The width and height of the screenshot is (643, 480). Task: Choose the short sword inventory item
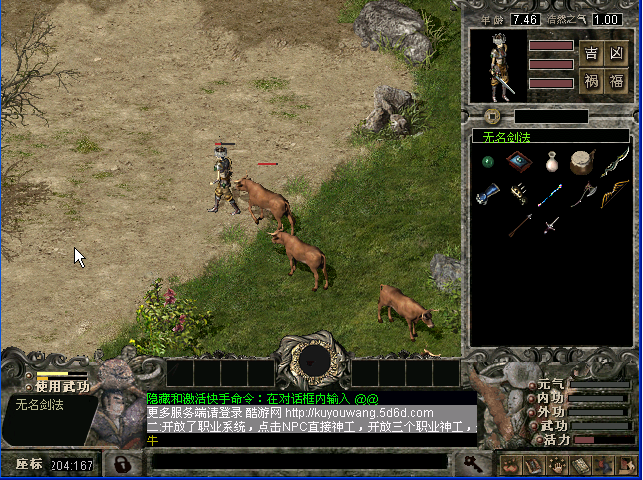coord(550,225)
